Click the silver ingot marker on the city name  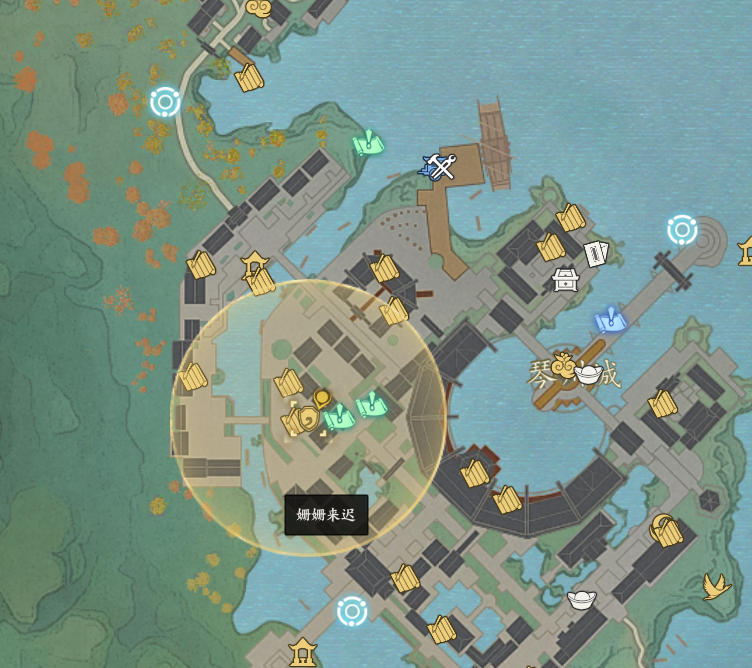click(x=588, y=375)
